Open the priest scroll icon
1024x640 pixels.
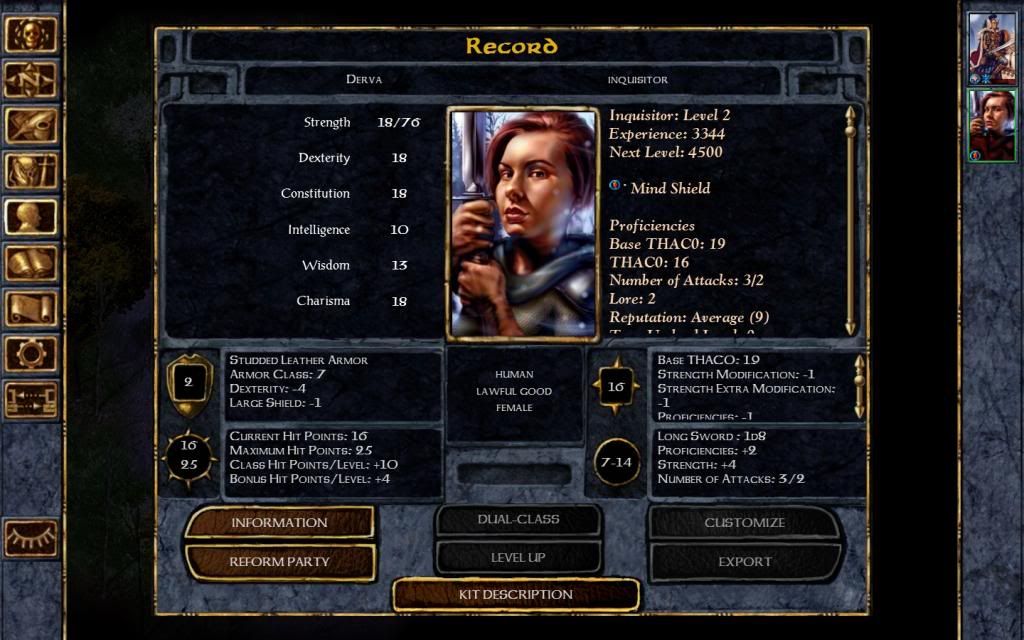31,308
